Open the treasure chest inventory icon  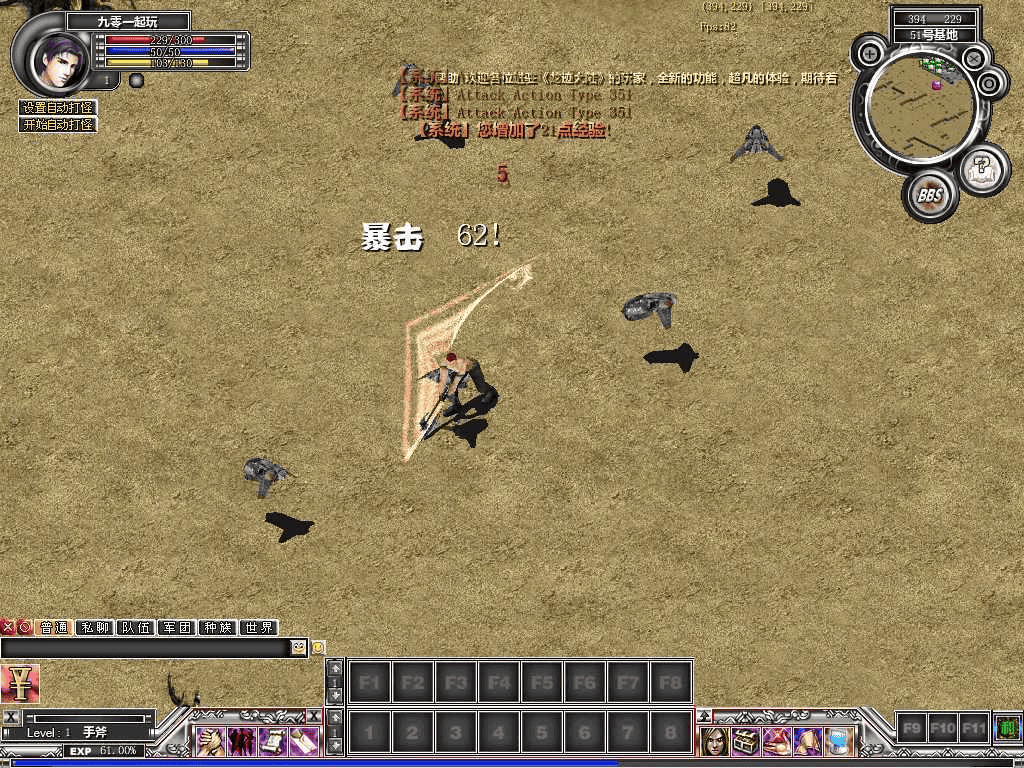(744, 741)
